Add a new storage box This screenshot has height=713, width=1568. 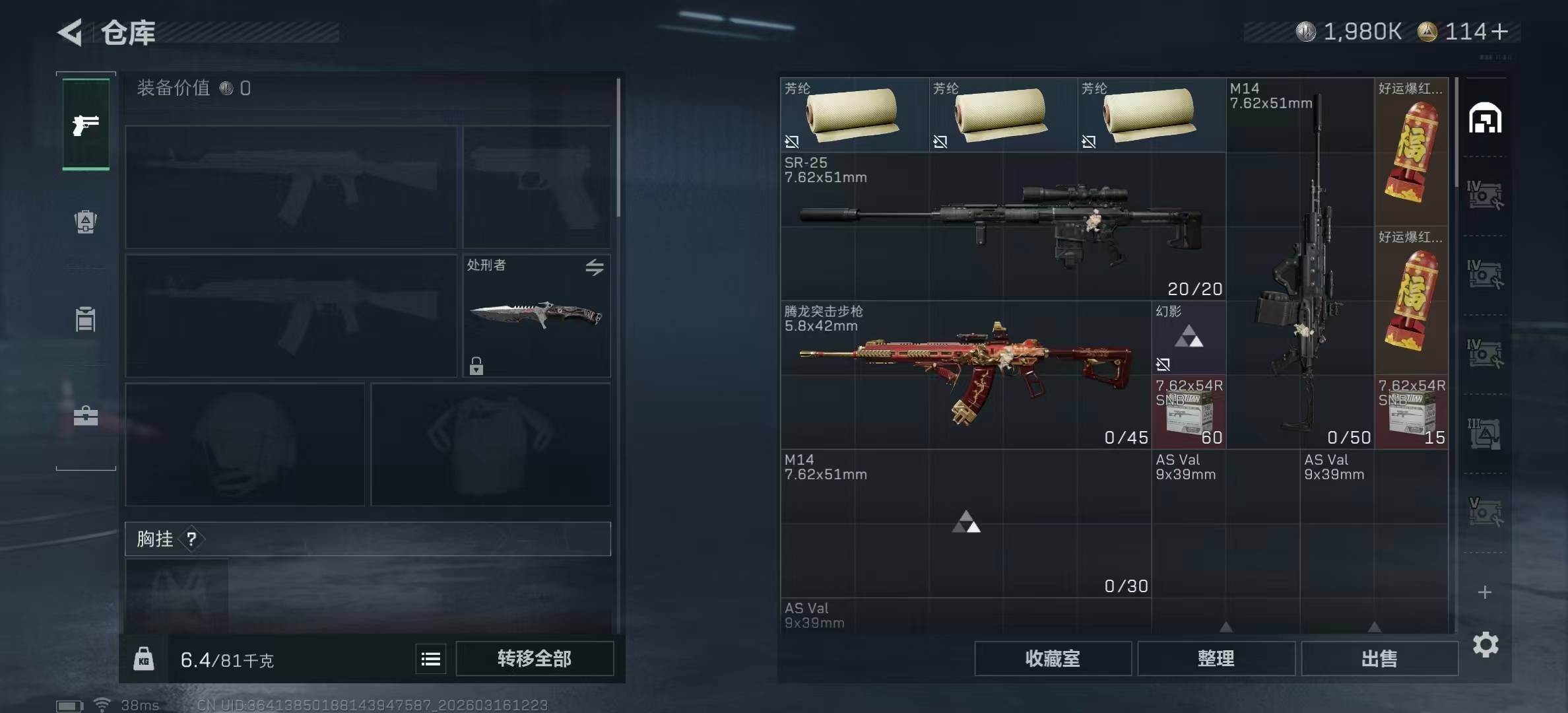pos(1485,592)
